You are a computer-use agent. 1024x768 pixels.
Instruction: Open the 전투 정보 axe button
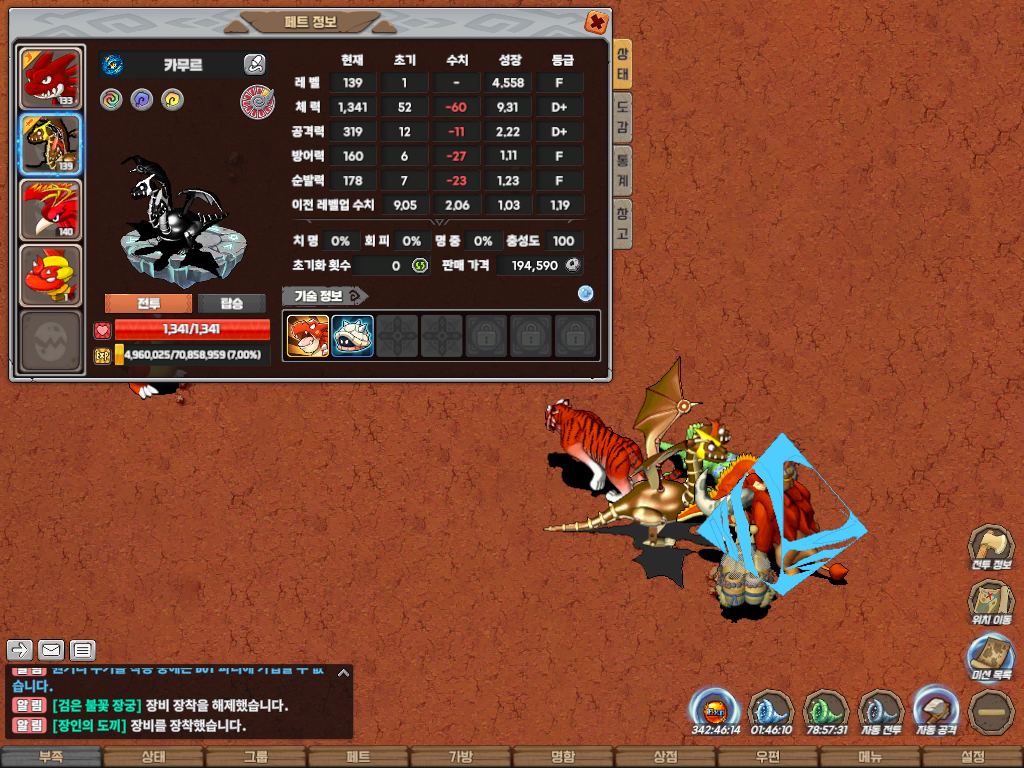pyautogui.click(x=990, y=546)
